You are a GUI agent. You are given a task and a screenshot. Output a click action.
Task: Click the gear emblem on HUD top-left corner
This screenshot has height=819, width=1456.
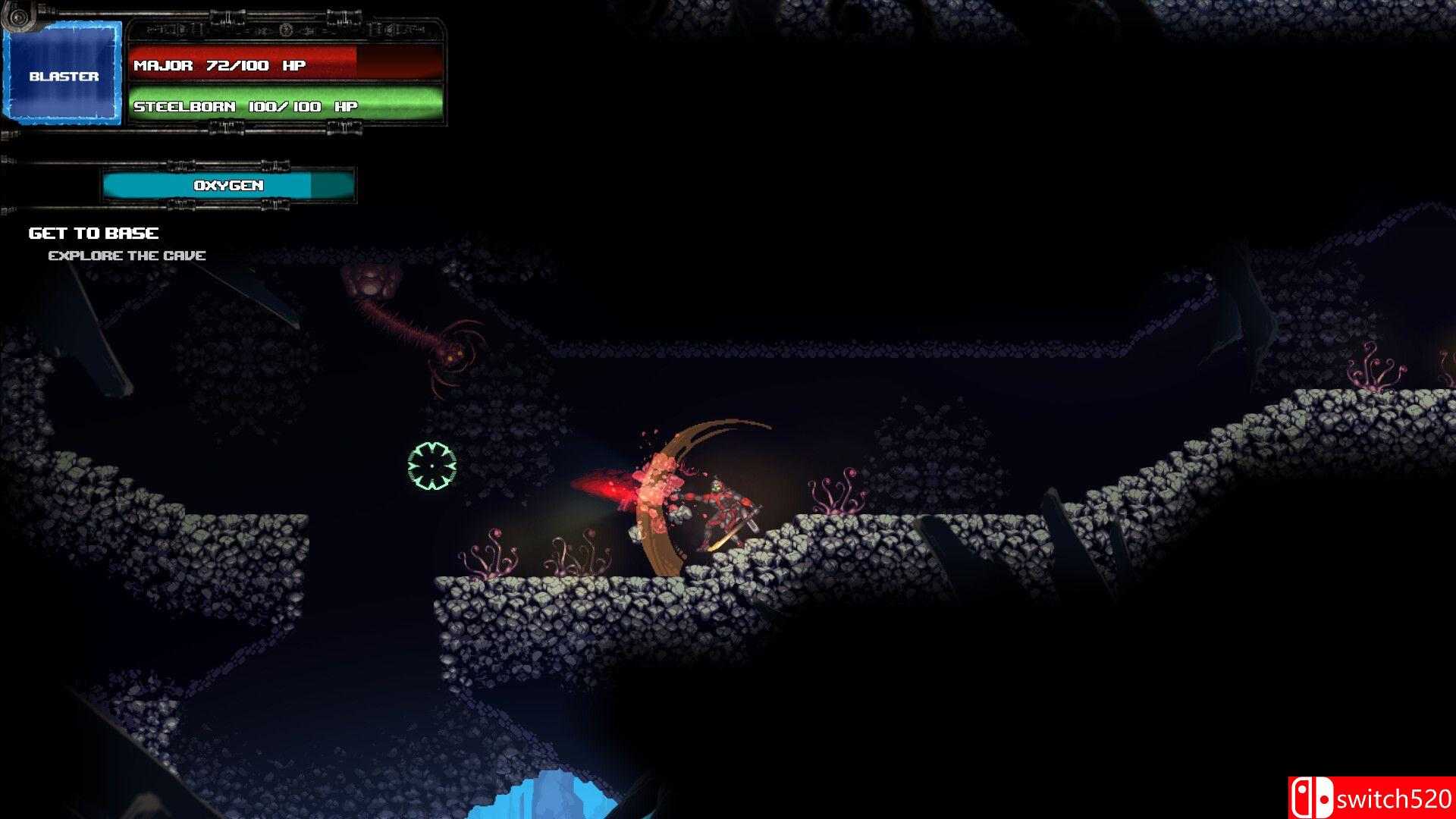[17, 17]
